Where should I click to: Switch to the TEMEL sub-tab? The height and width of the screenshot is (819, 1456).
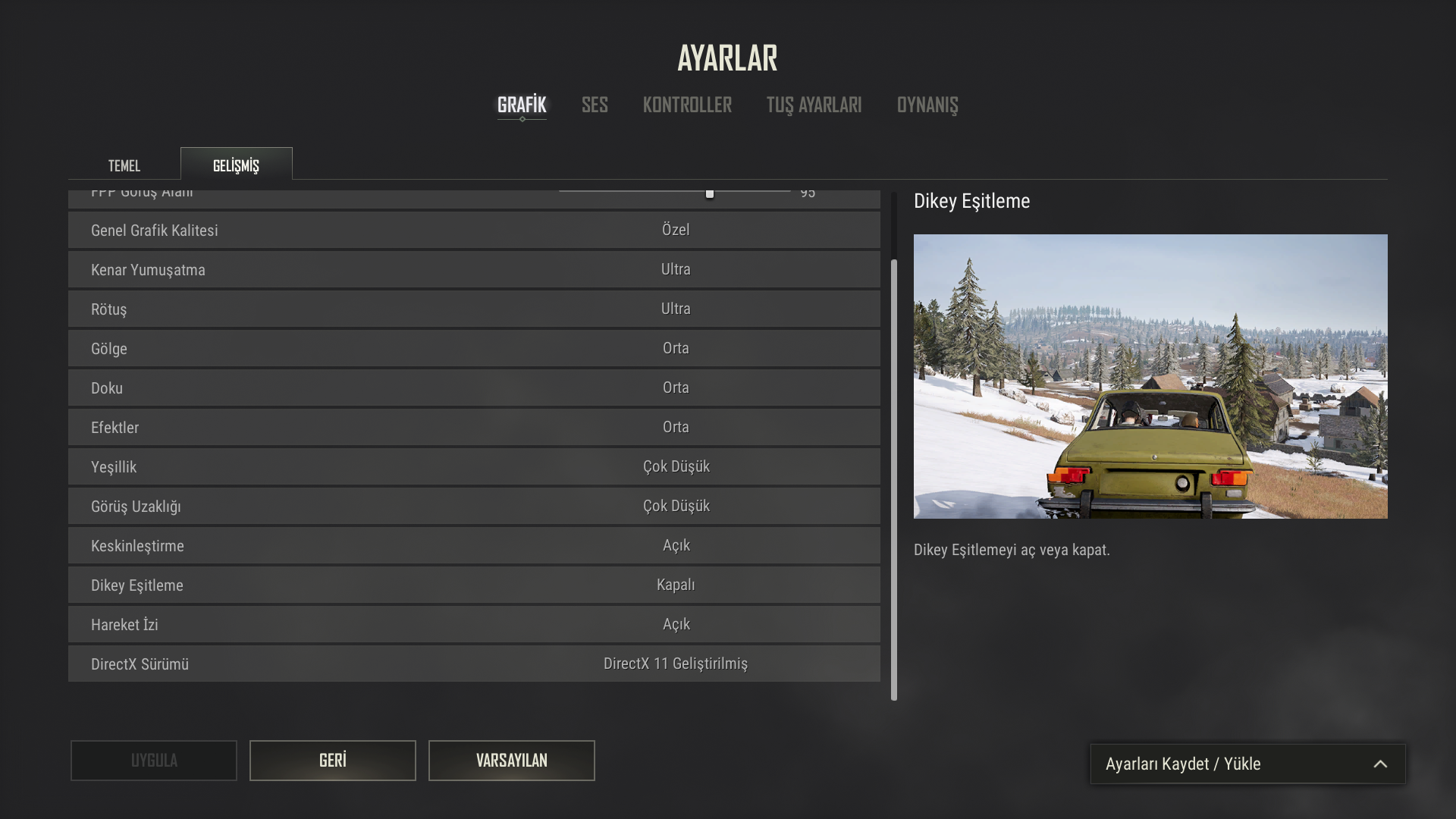124,165
